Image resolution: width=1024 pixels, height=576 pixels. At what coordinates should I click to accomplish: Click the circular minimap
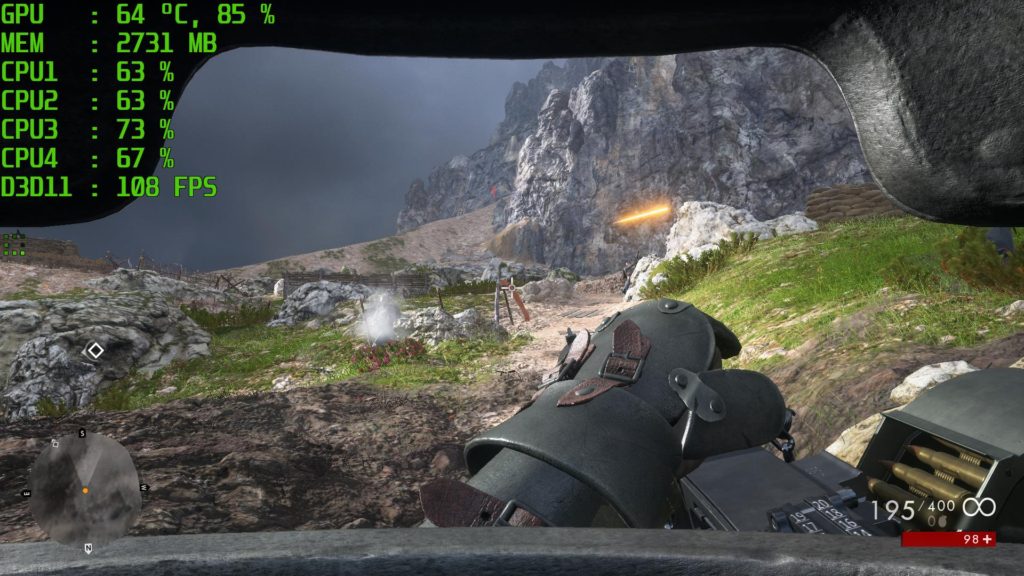[84, 490]
